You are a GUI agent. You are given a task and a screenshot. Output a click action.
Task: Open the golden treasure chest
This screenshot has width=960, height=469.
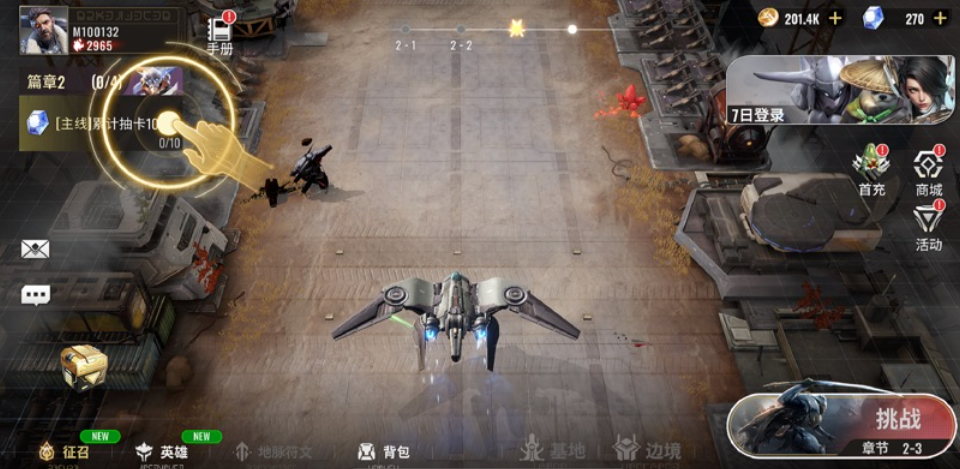(83, 366)
